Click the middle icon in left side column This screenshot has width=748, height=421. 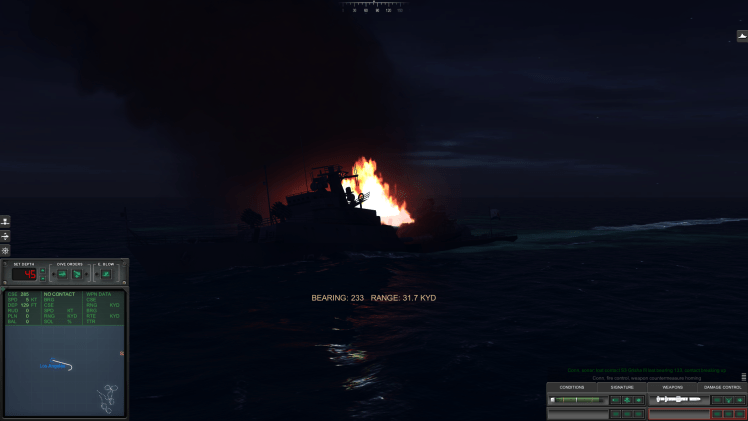pos(5,236)
